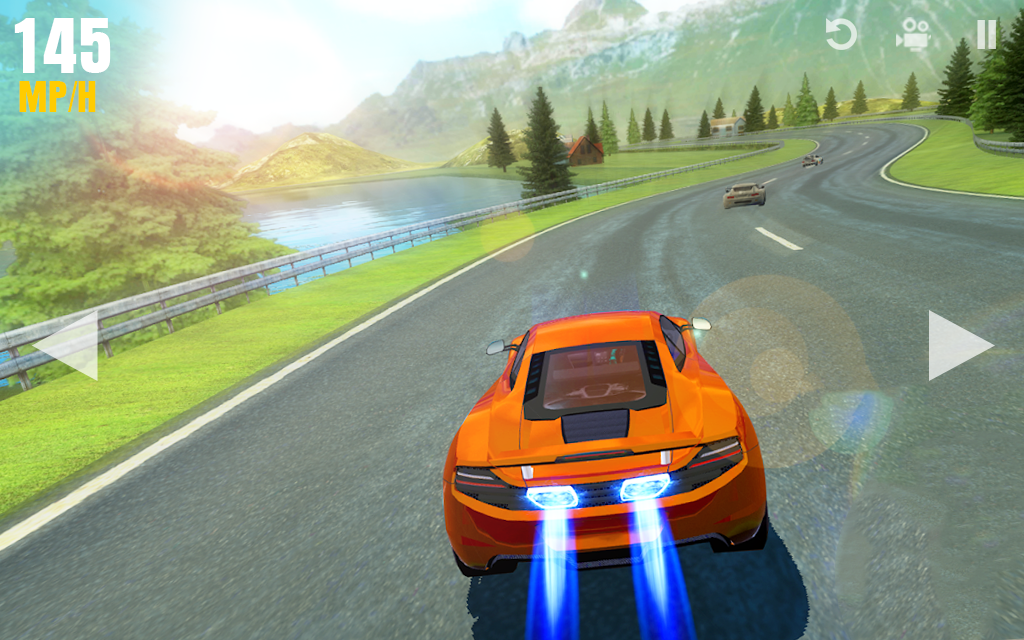This screenshot has height=640, width=1024.
Task: Steer right with the right arrow
Action: (x=957, y=345)
